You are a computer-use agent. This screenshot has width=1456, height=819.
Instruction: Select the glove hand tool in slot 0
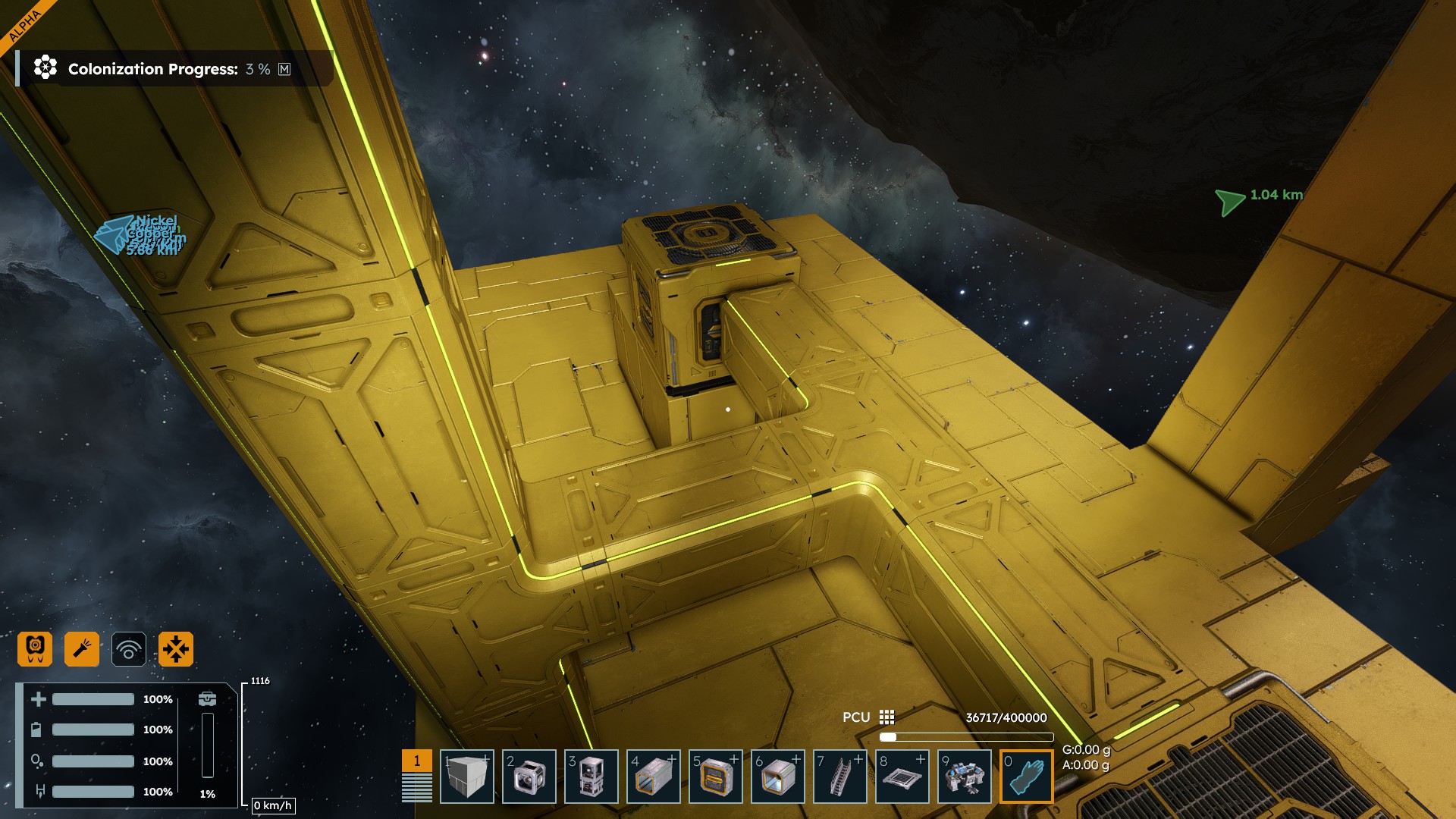coord(1026,777)
